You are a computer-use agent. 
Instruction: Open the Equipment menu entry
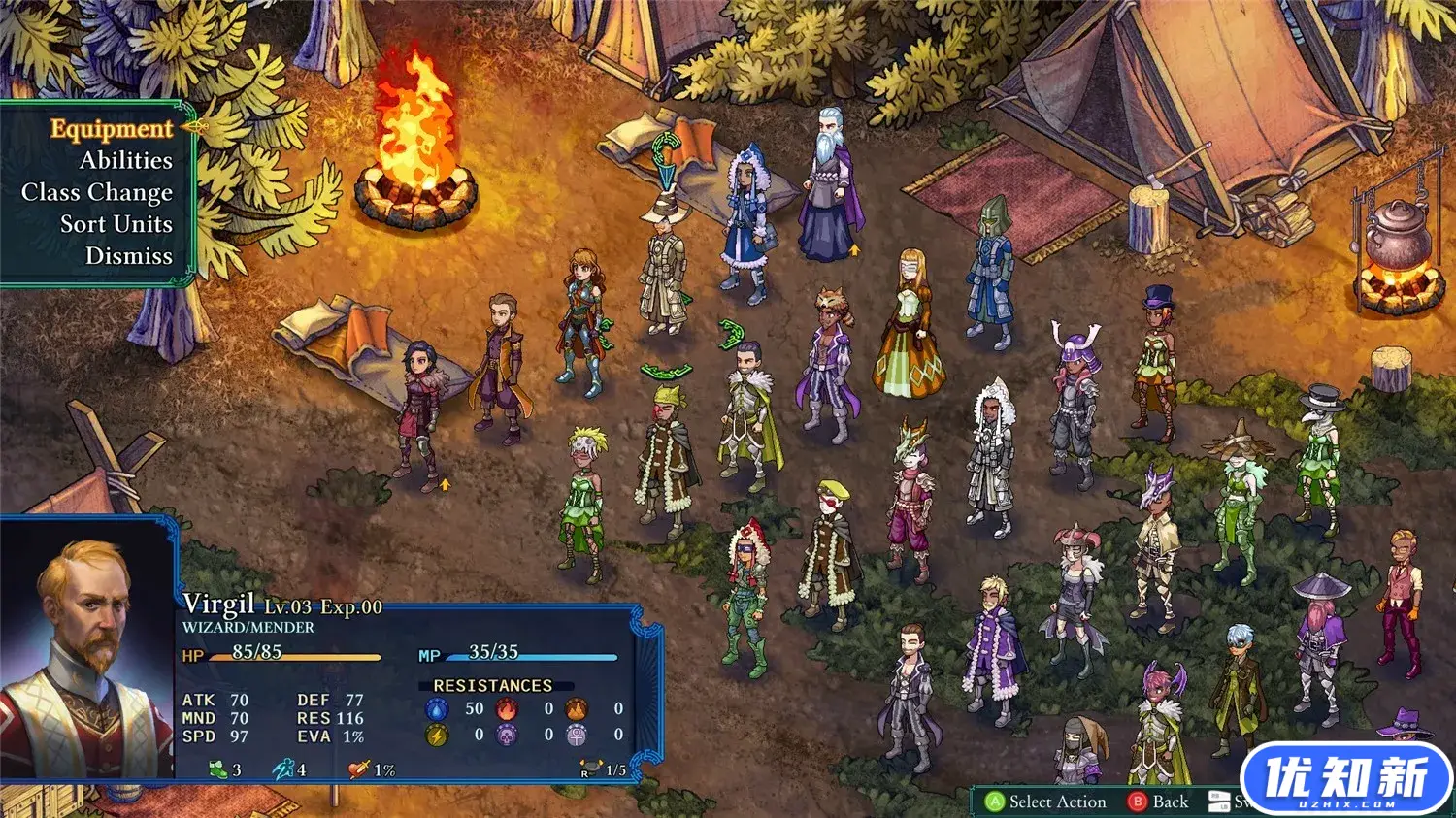[111, 129]
